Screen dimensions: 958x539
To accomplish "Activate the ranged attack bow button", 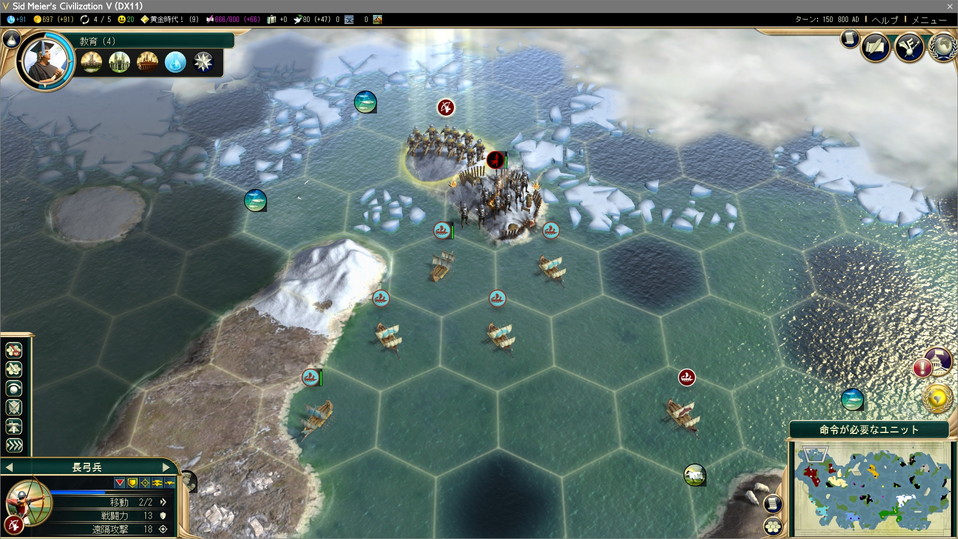I will tap(14, 524).
